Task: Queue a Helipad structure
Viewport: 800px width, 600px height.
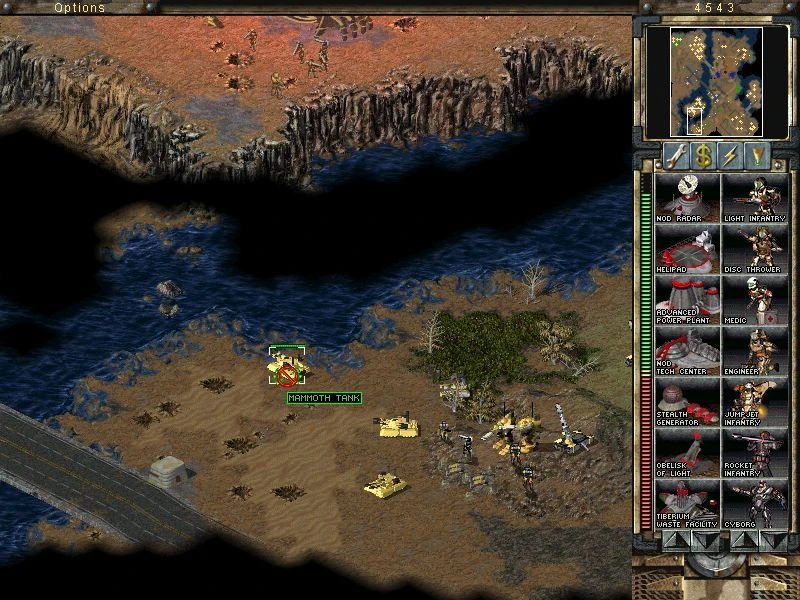Action: point(686,249)
